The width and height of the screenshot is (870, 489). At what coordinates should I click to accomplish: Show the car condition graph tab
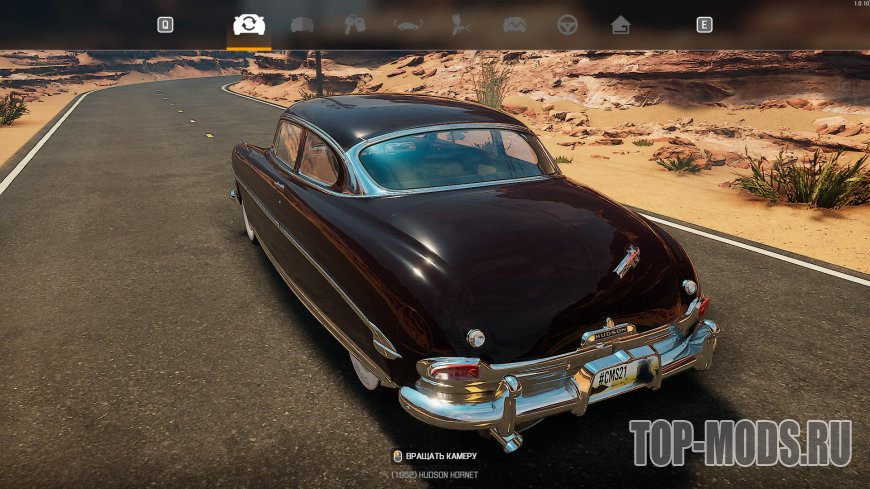click(514, 25)
